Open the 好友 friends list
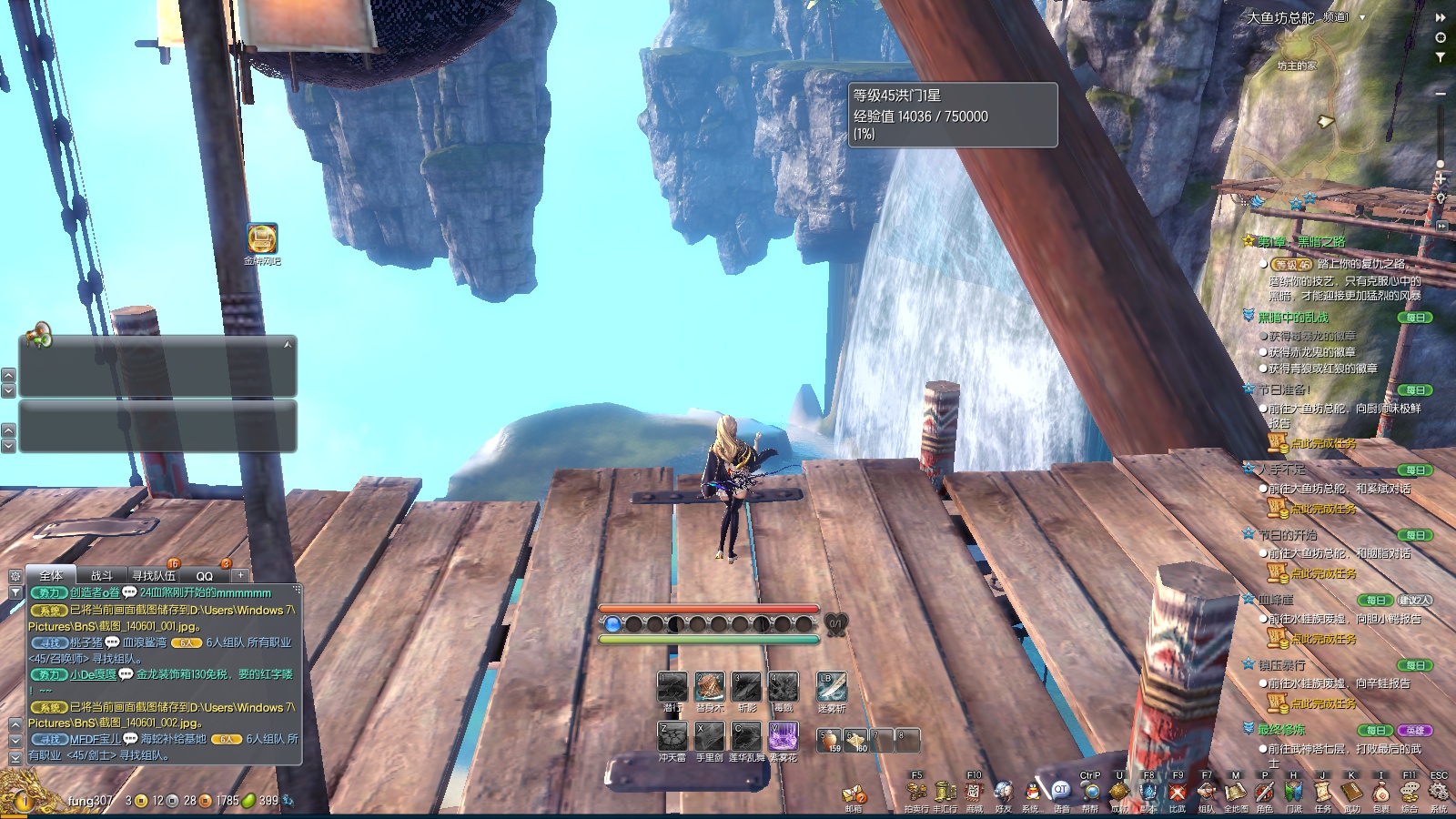Viewport: 1456px width, 819px height. click(x=1003, y=793)
